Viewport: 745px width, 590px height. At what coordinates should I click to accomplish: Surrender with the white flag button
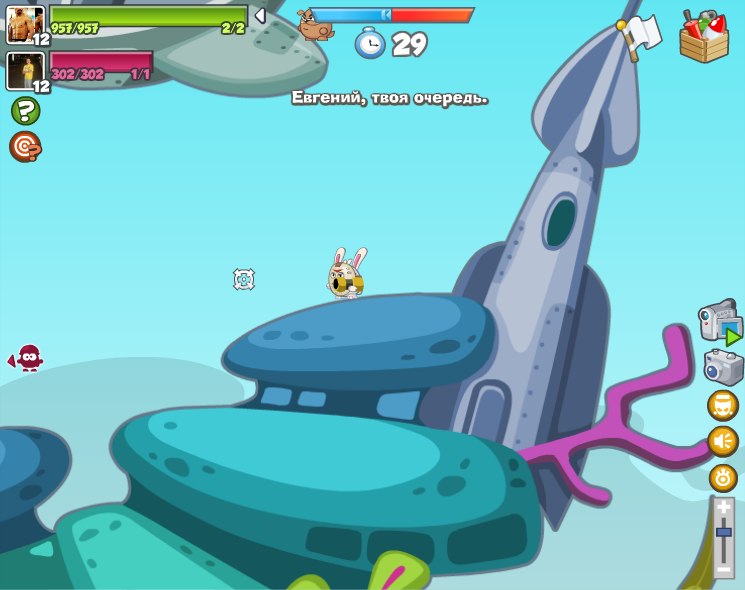[x=640, y=35]
